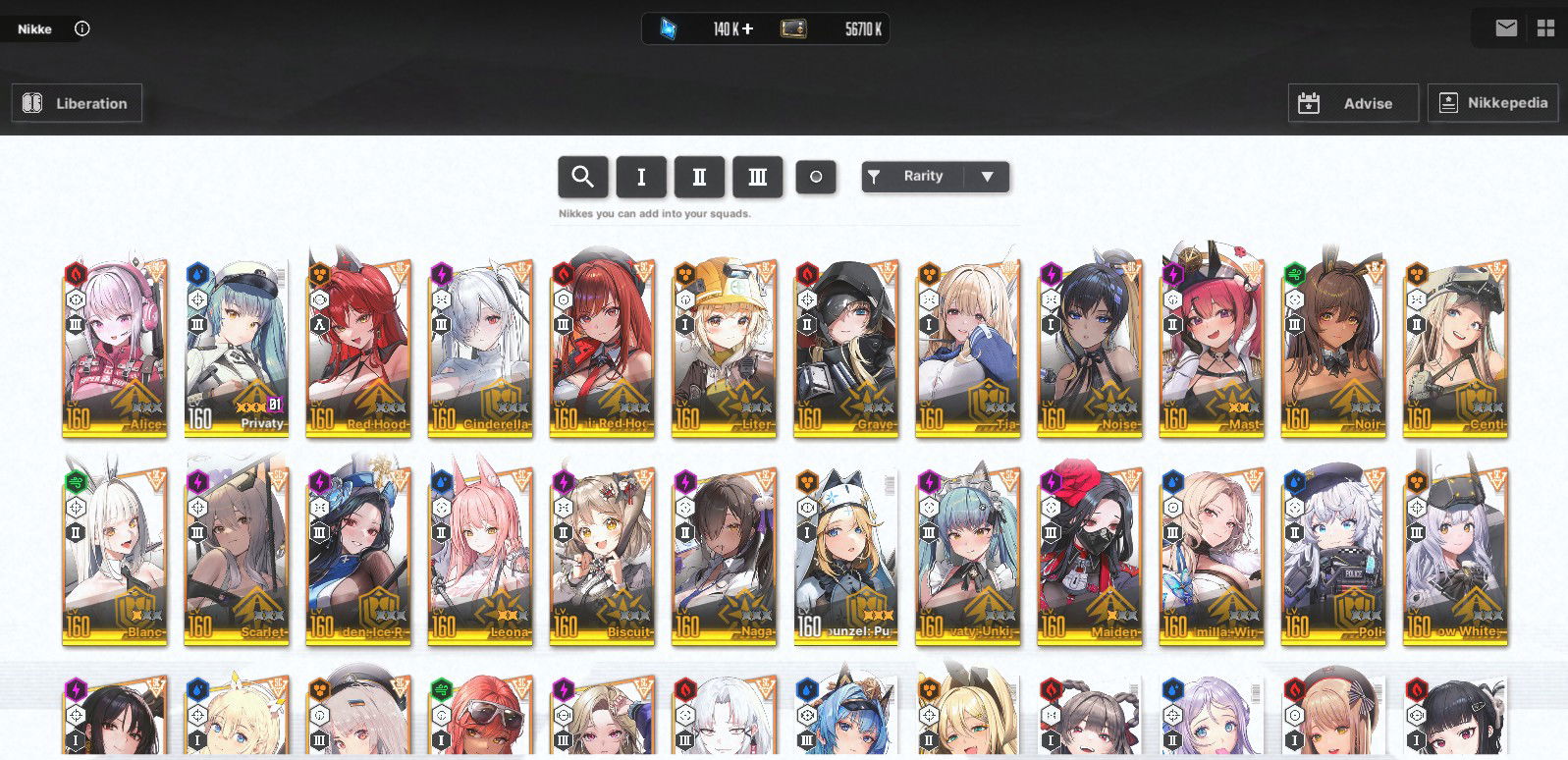The image size is (1568, 760).
Task: Open Nikkepedia
Action: pos(1493,102)
